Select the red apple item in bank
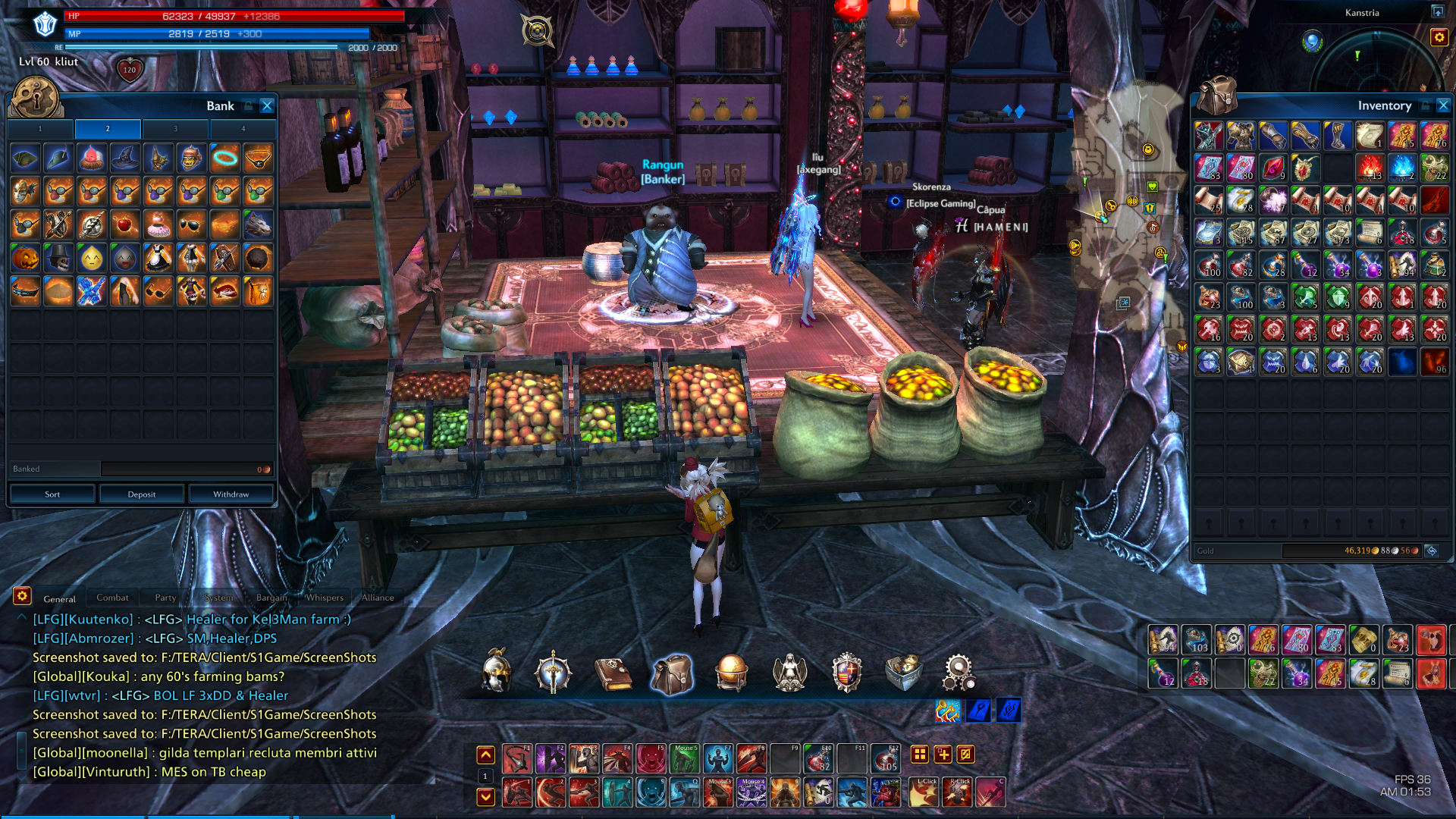The image size is (1456, 819). click(x=125, y=225)
